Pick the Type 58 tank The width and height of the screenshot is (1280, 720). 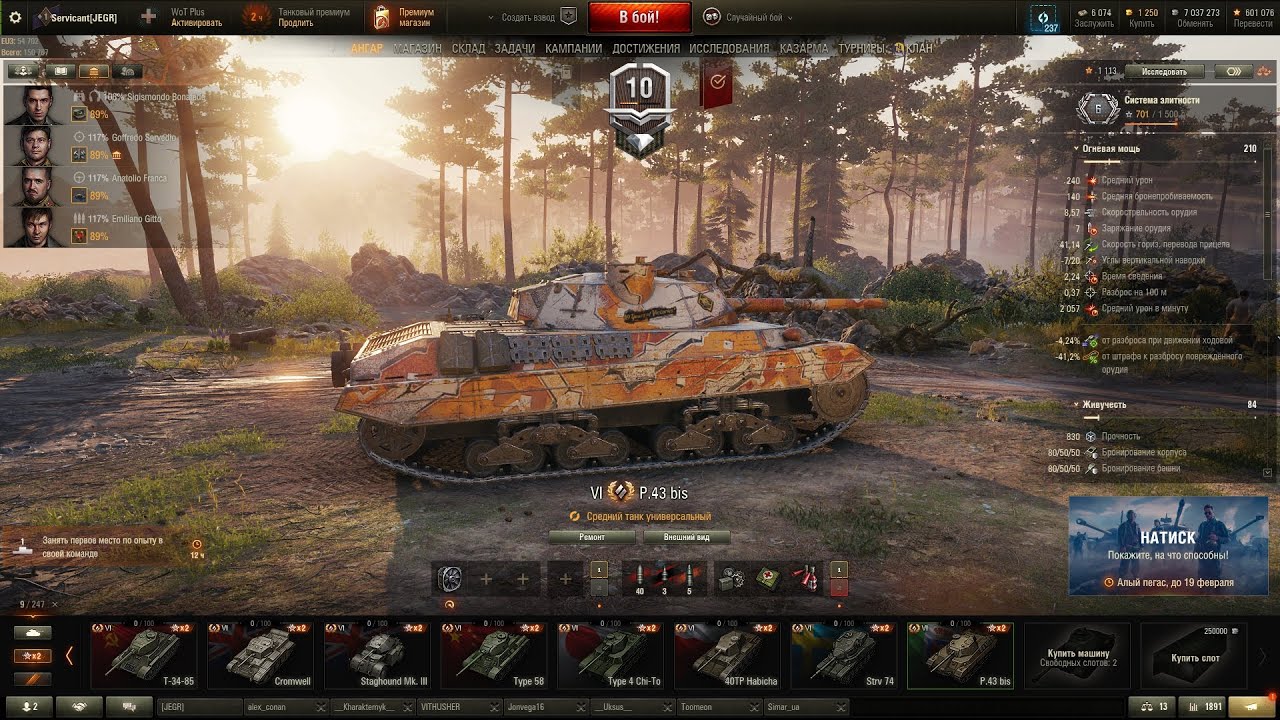pyautogui.click(x=495, y=655)
